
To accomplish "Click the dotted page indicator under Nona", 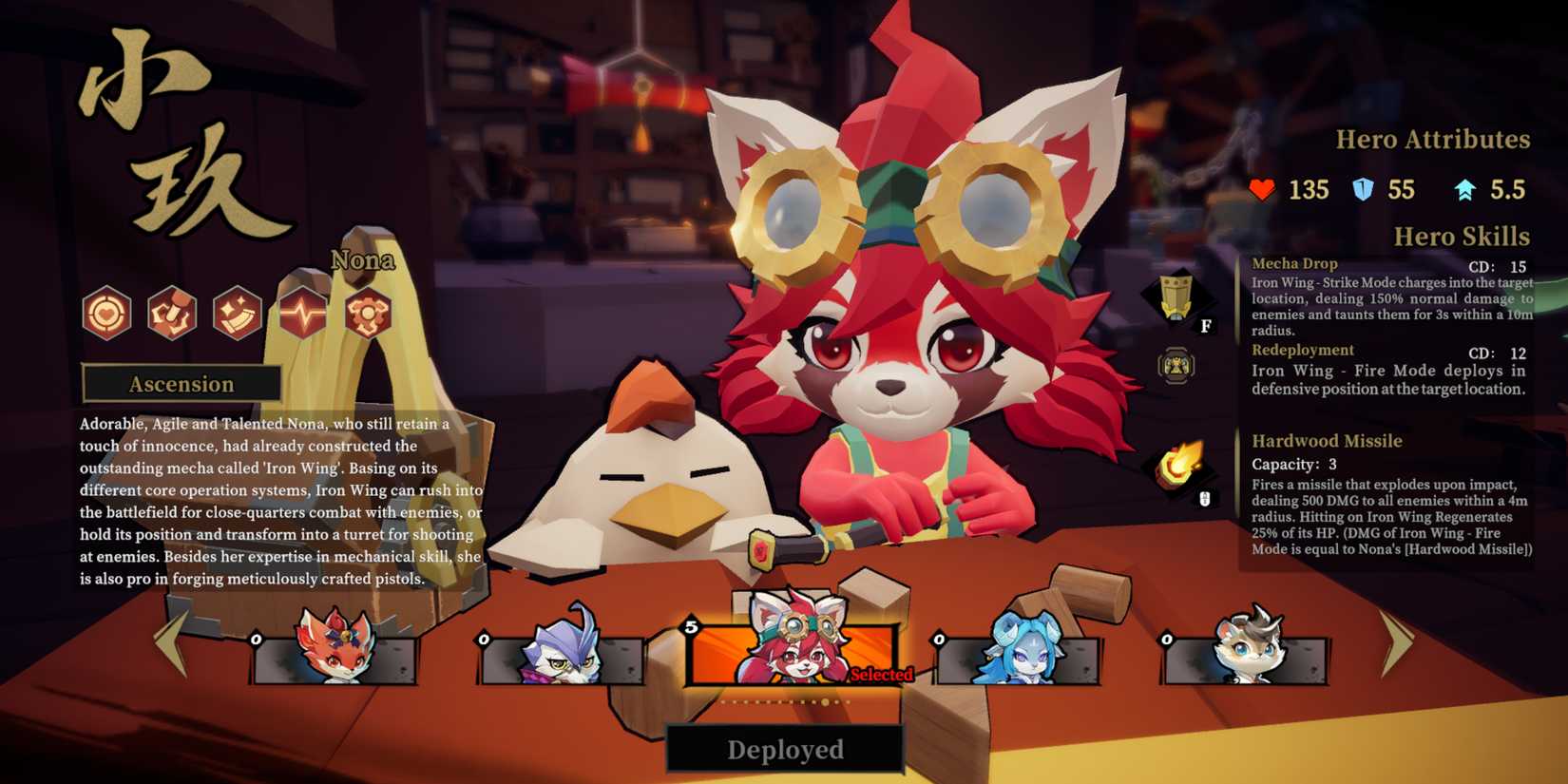I will (784, 700).
